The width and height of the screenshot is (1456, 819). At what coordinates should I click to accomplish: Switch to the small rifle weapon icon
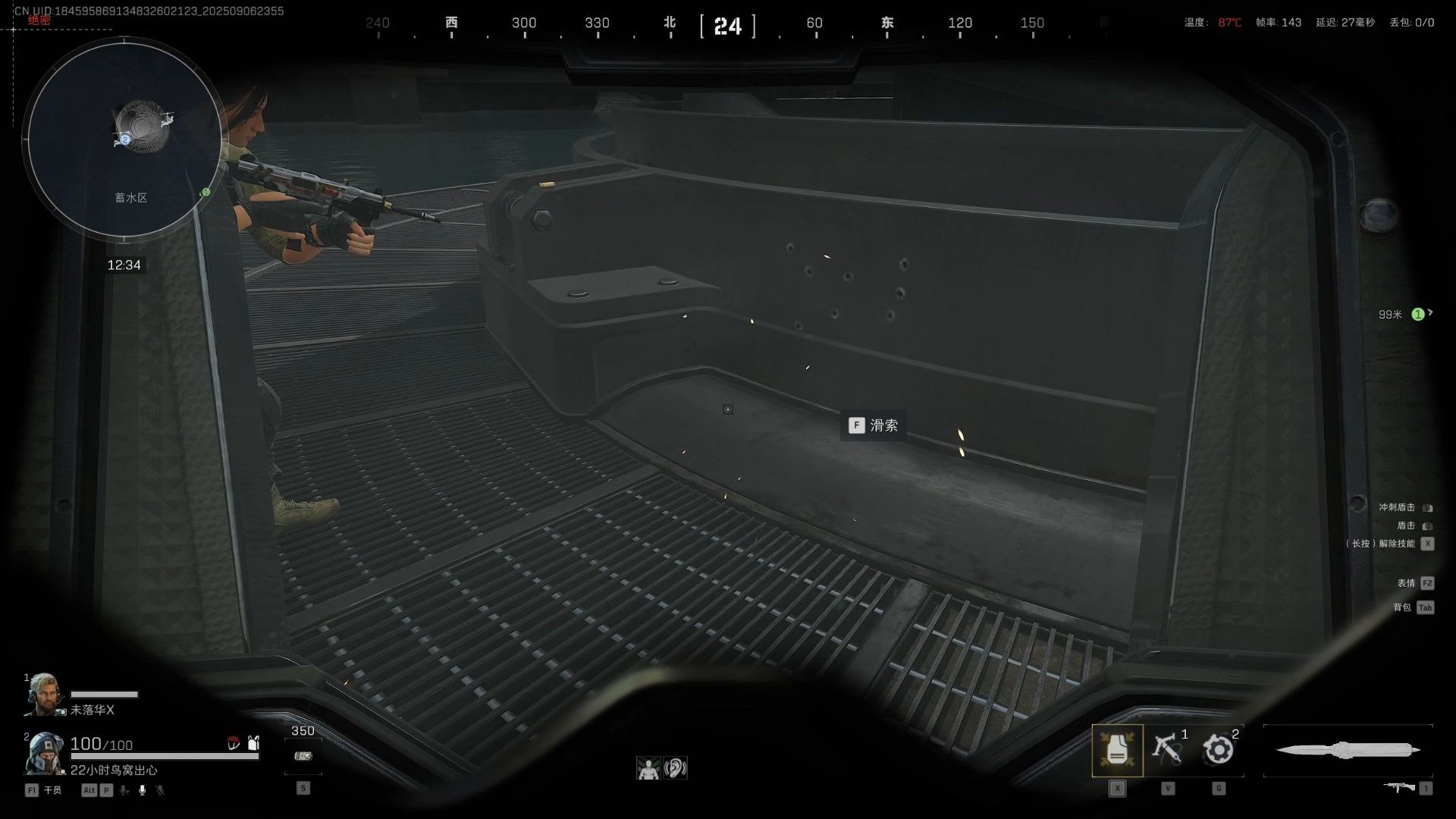pos(1399,788)
